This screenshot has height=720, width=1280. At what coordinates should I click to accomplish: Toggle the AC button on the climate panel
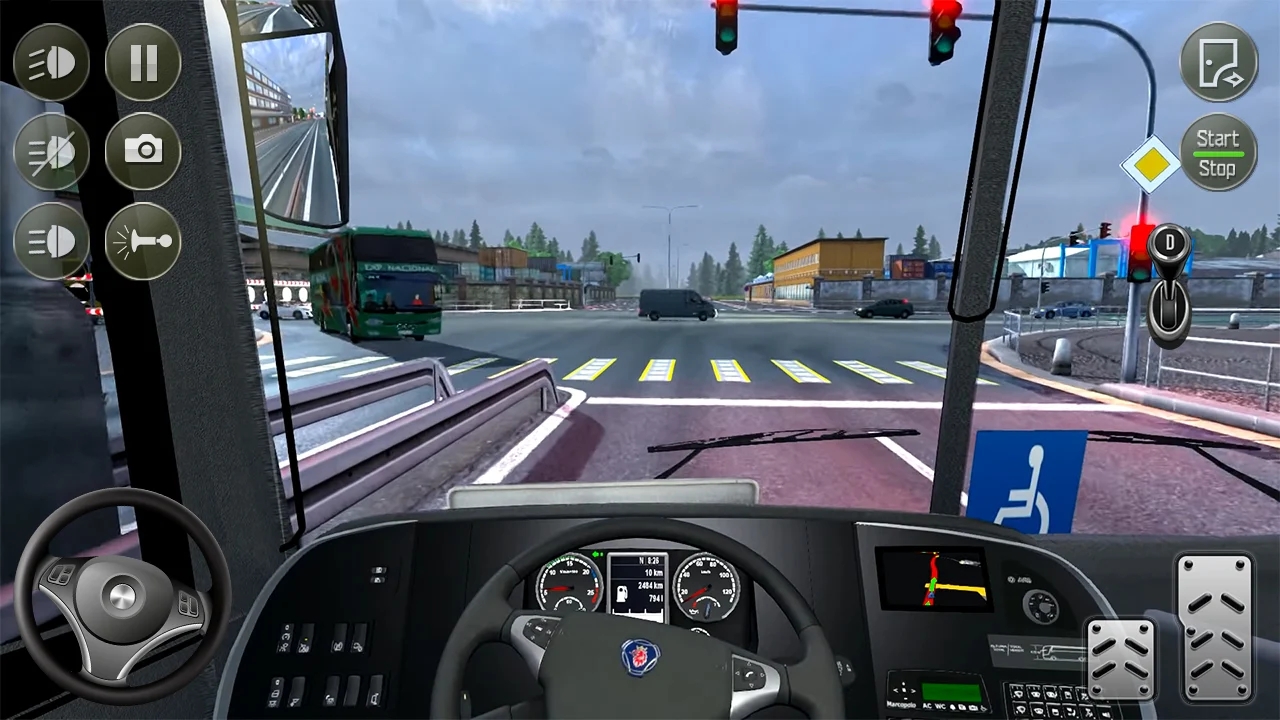927,705
